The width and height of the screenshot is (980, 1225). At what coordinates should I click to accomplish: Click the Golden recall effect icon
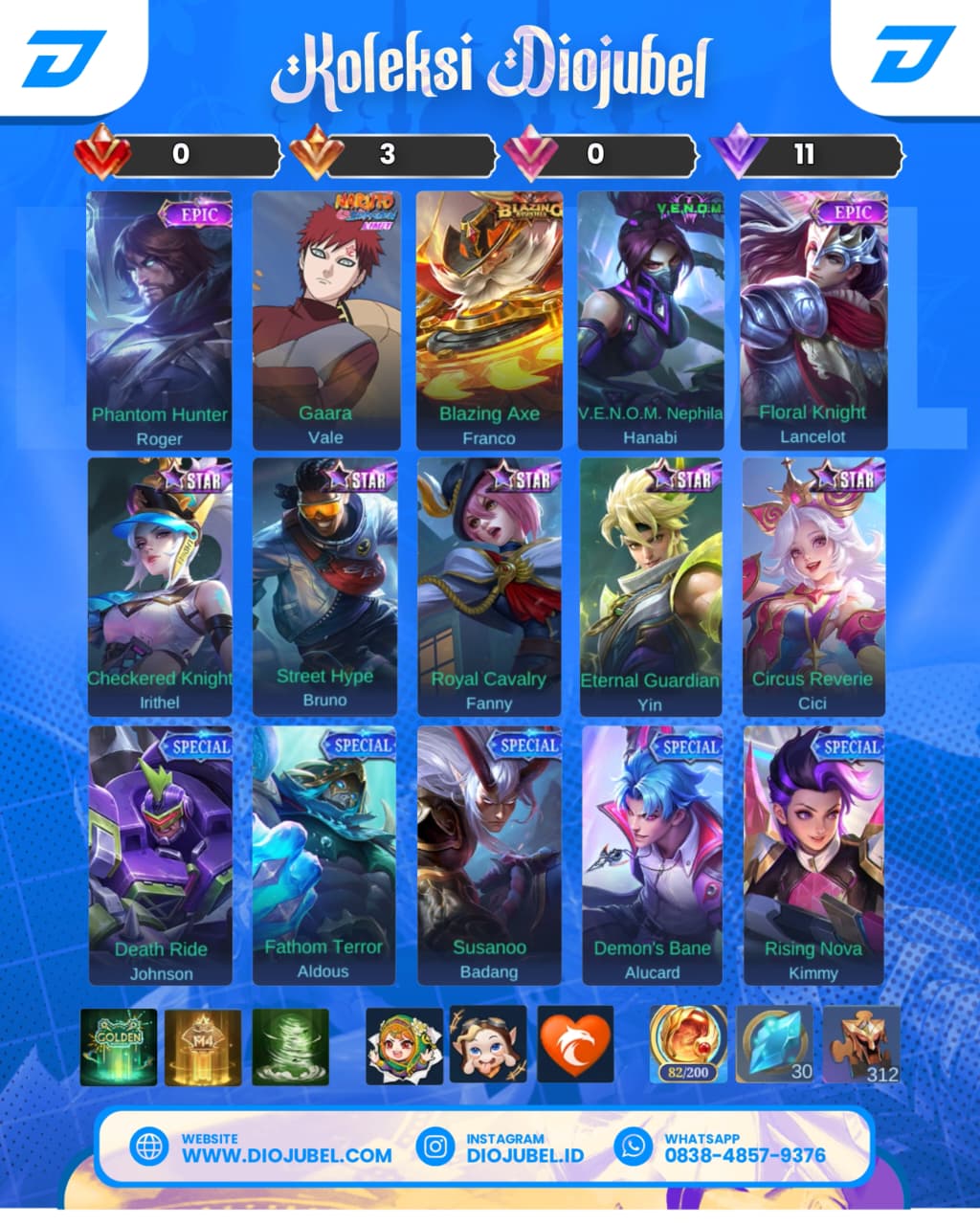[x=119, y=1046]
